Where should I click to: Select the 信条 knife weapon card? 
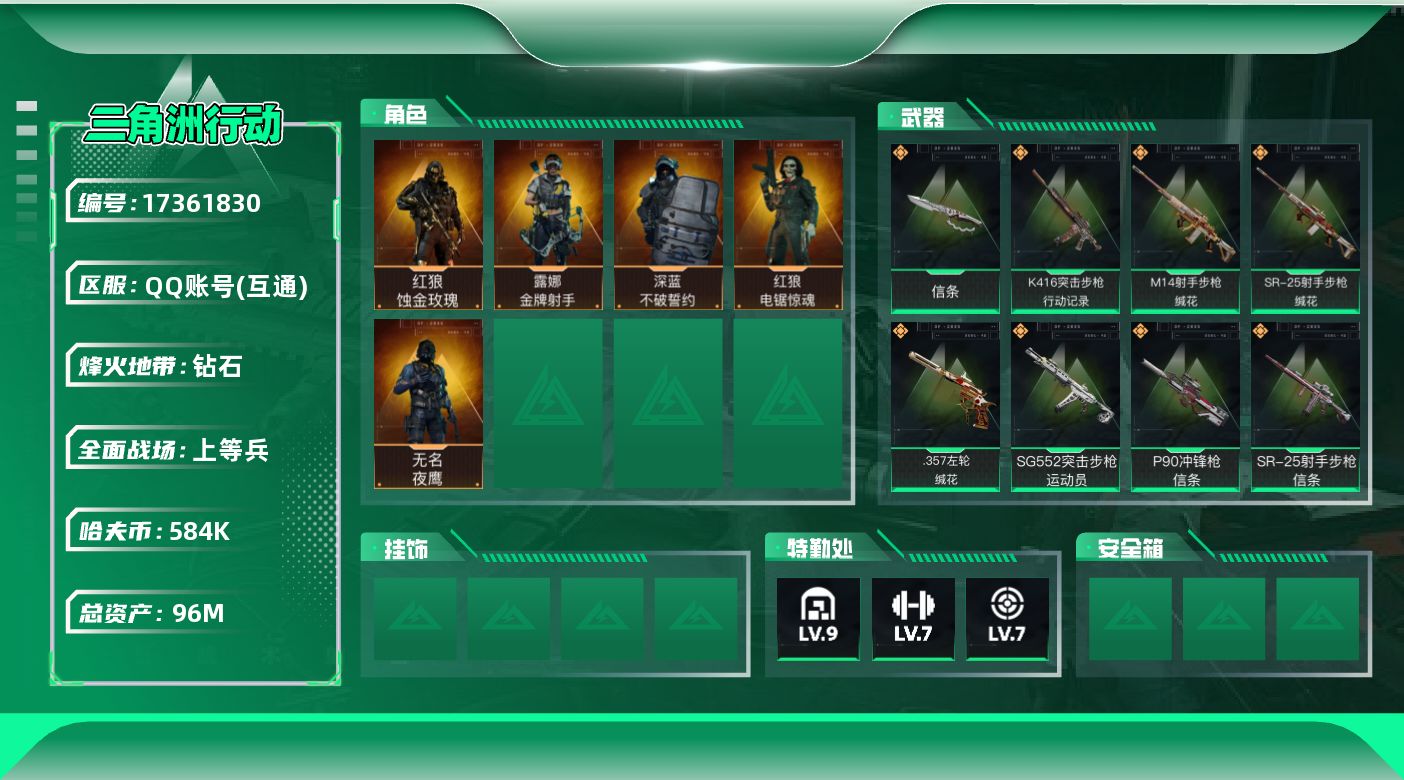[945, 228]
